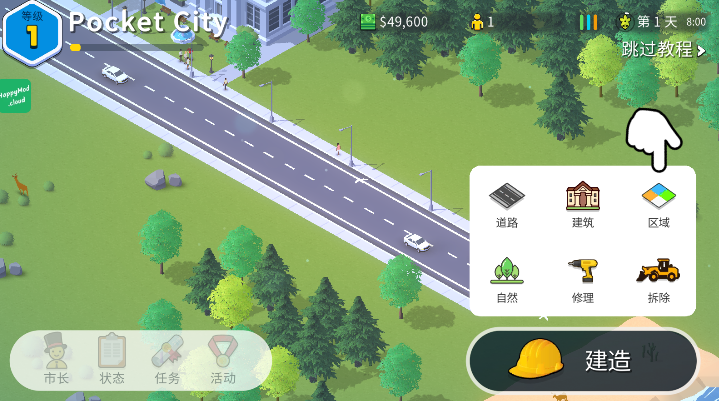719x401 pixels.
Task: Open the Mayor (市长) menu
Action: [x=56, y=359]
